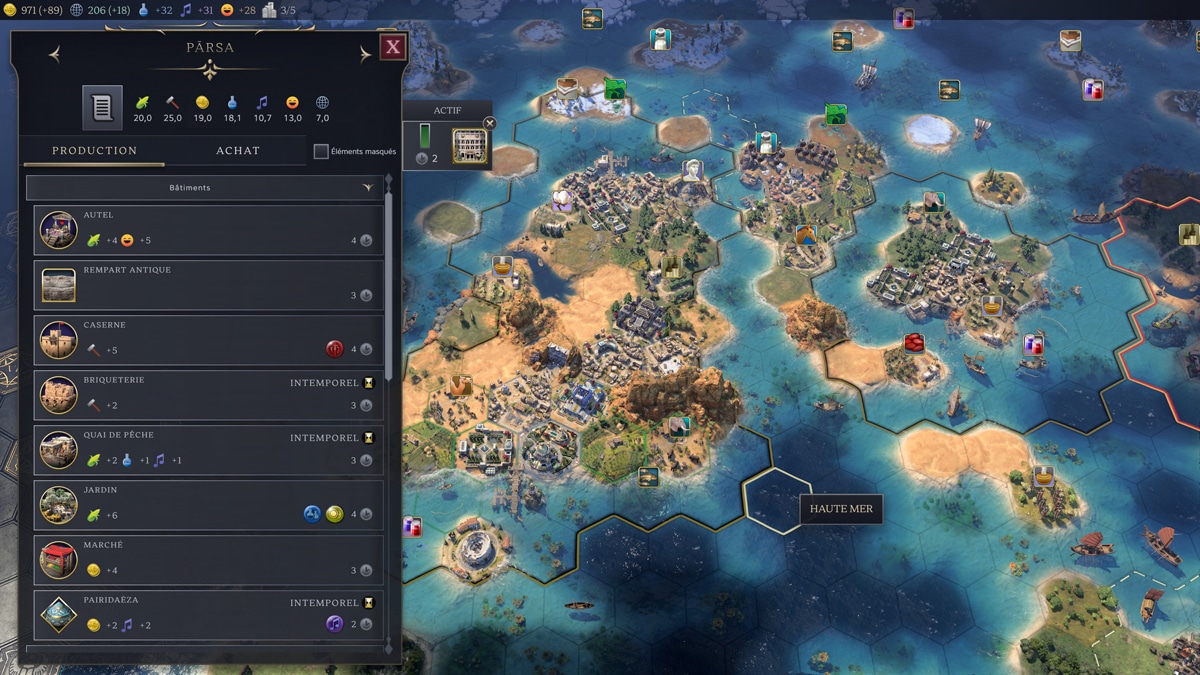Viewport: 1200px width, 675px height.
Task: Cycle to the next city arrow
Action: (x=364, y=55)
